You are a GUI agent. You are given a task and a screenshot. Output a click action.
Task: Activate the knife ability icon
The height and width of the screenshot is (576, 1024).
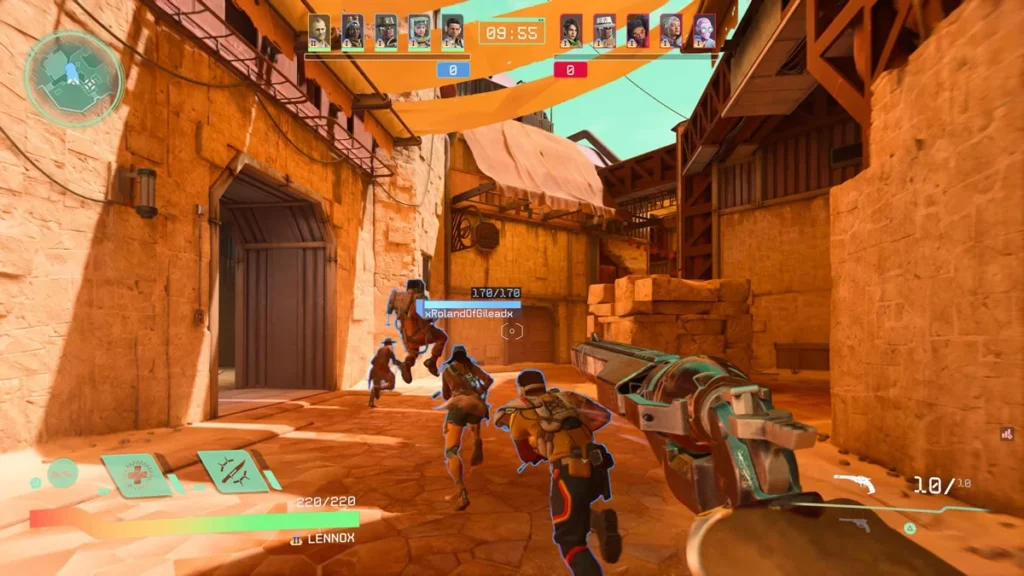231,470
